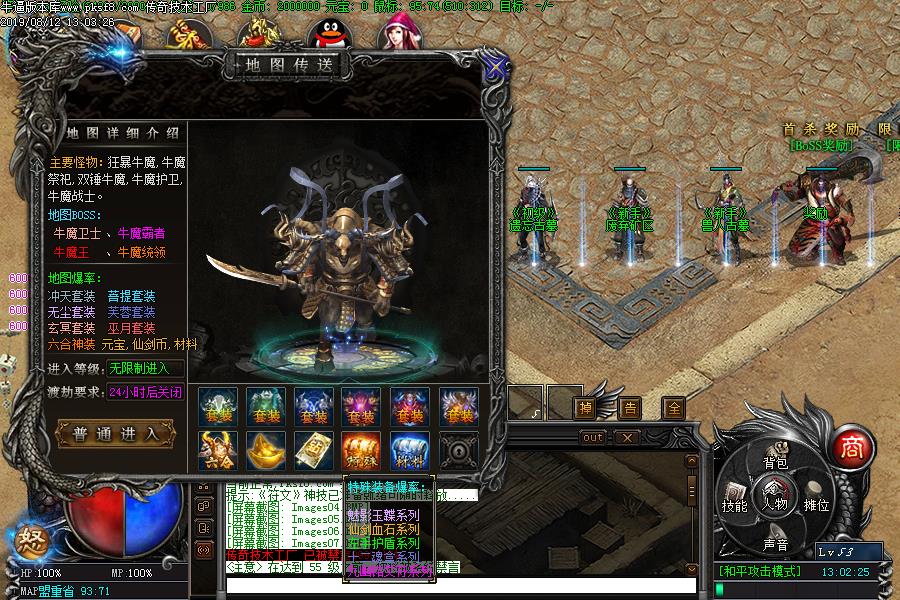
Task: Click the 'out' button above chat
Action: click(x=593, y=437)
